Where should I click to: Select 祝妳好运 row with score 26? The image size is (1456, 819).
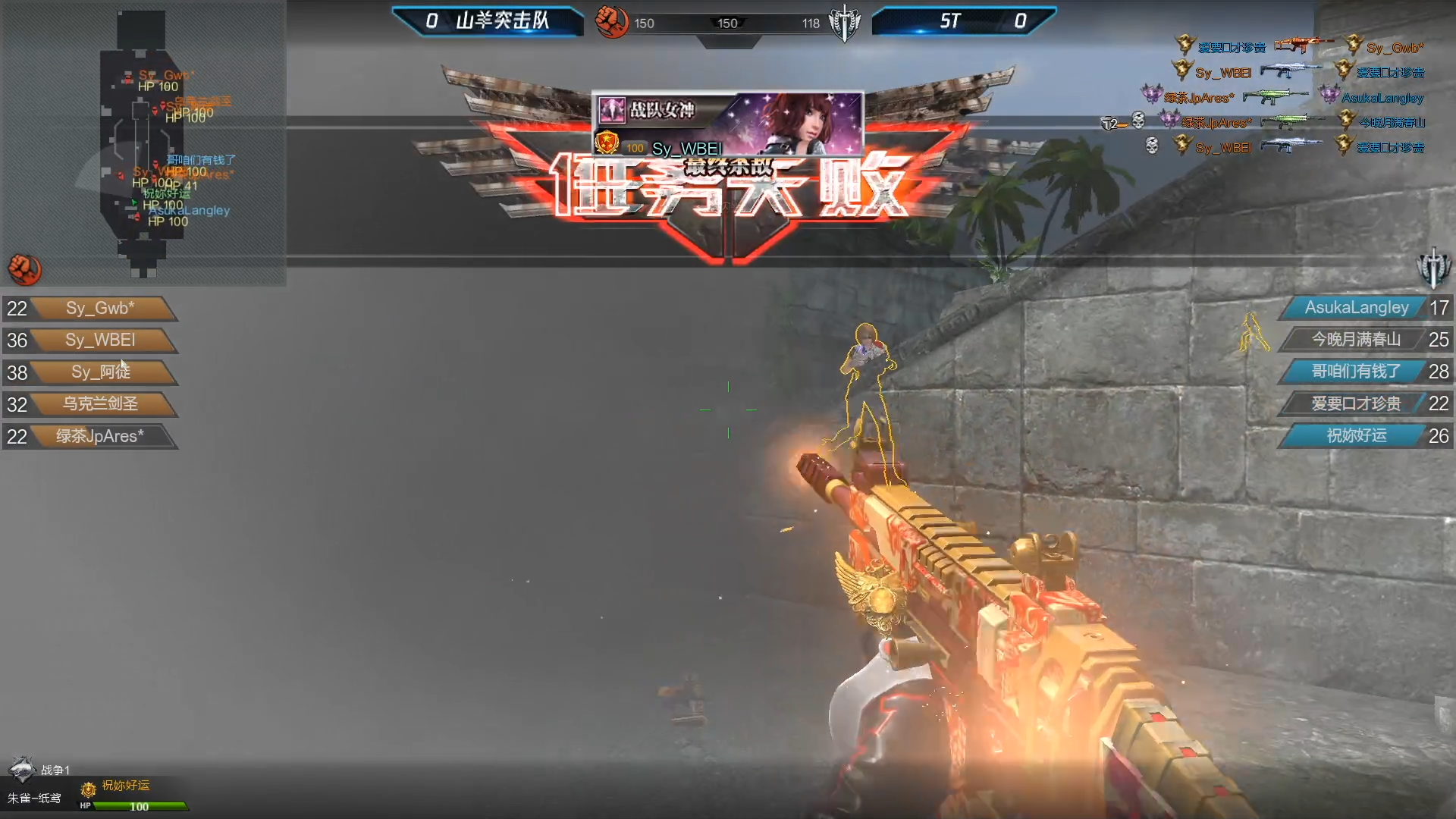point(1356,436)
